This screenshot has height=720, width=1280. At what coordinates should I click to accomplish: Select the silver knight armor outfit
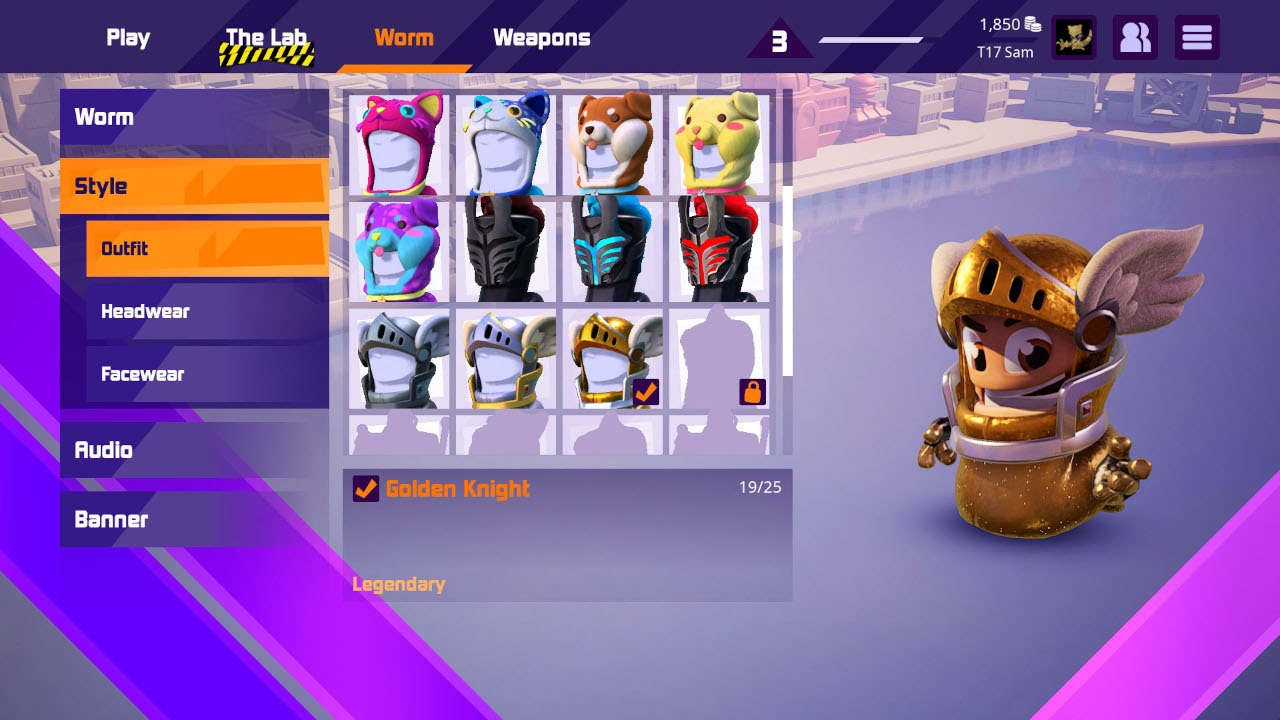(397, 355)
